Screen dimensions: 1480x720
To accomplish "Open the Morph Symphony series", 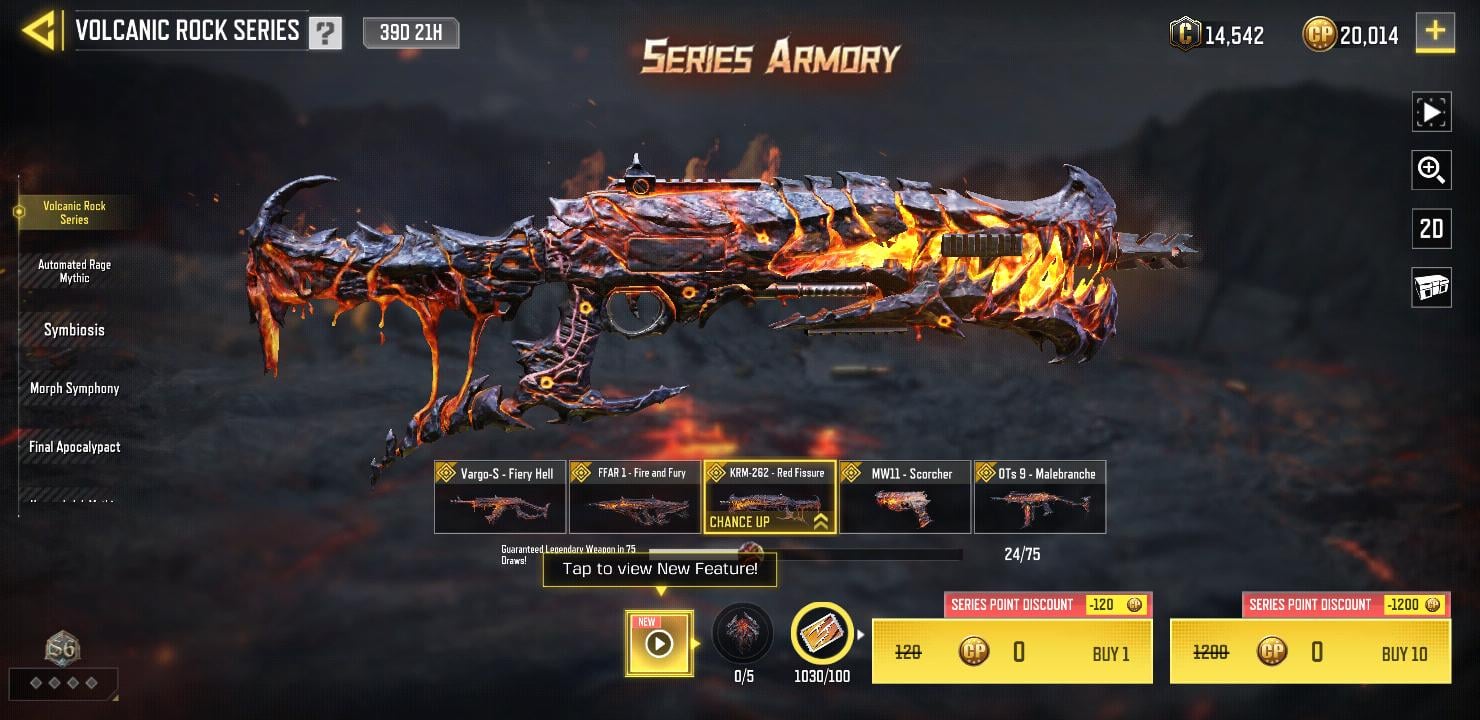I will tap(74, 388).
